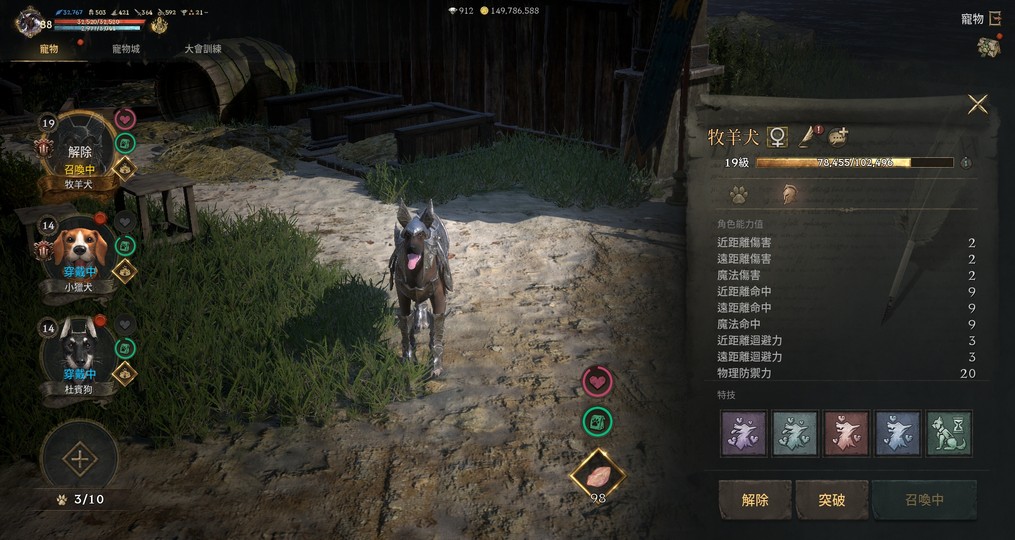The width and height of the screenshot is (1015, 540).
Task: Select the purple pet skill icon
Action: pos(744,433)
